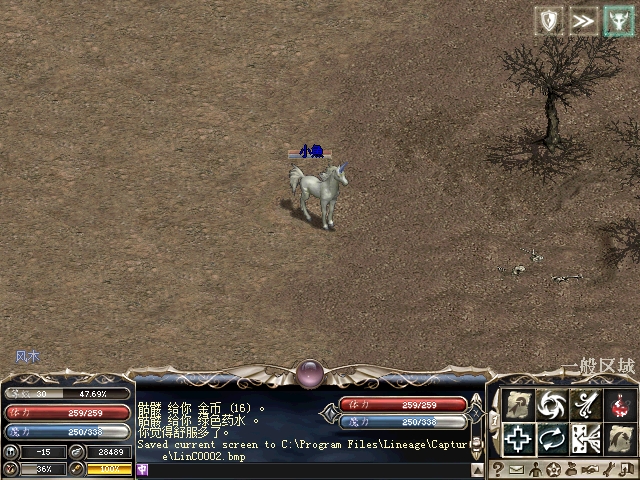
Task: Open the mail envelope button
Action: point(516,469)
